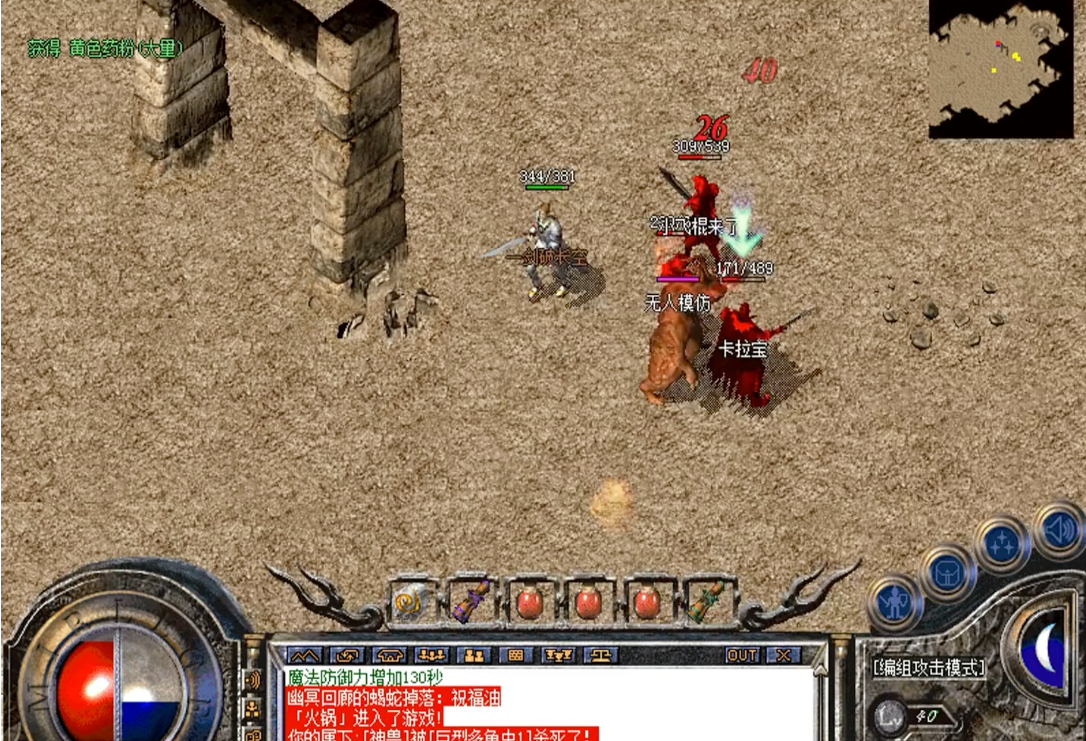Click the minimap in the corner

(x=1000, y=68)
